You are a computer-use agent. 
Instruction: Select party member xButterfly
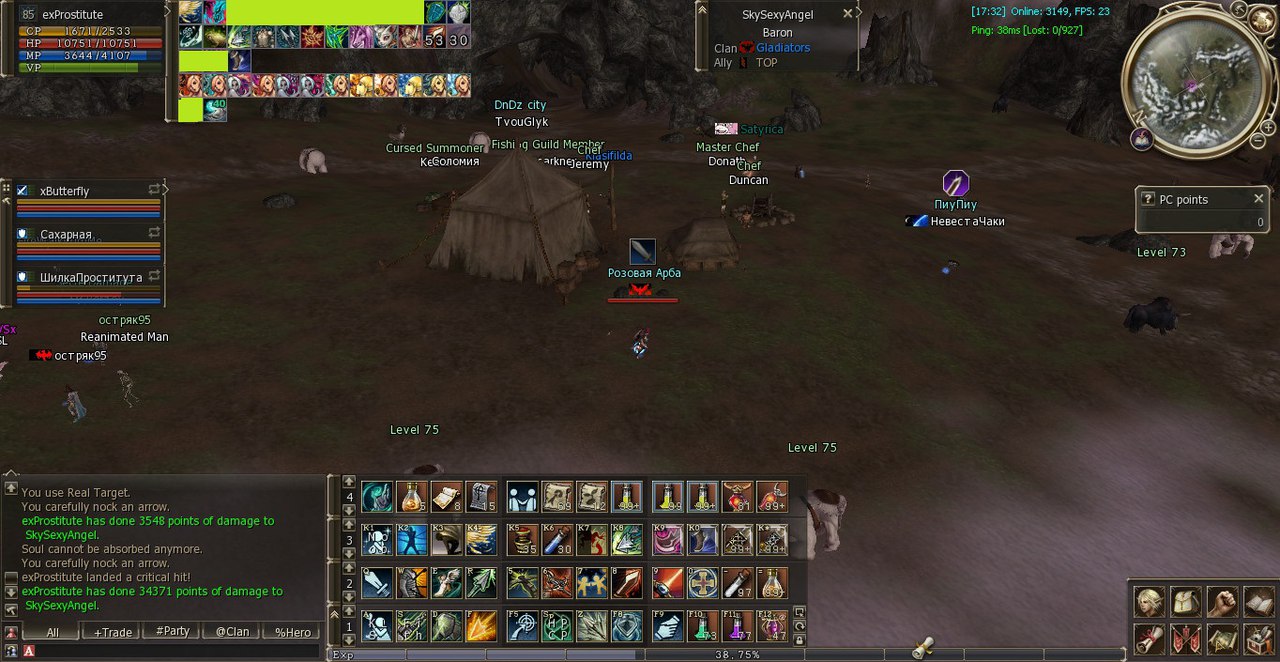click(x=65, y=191)
